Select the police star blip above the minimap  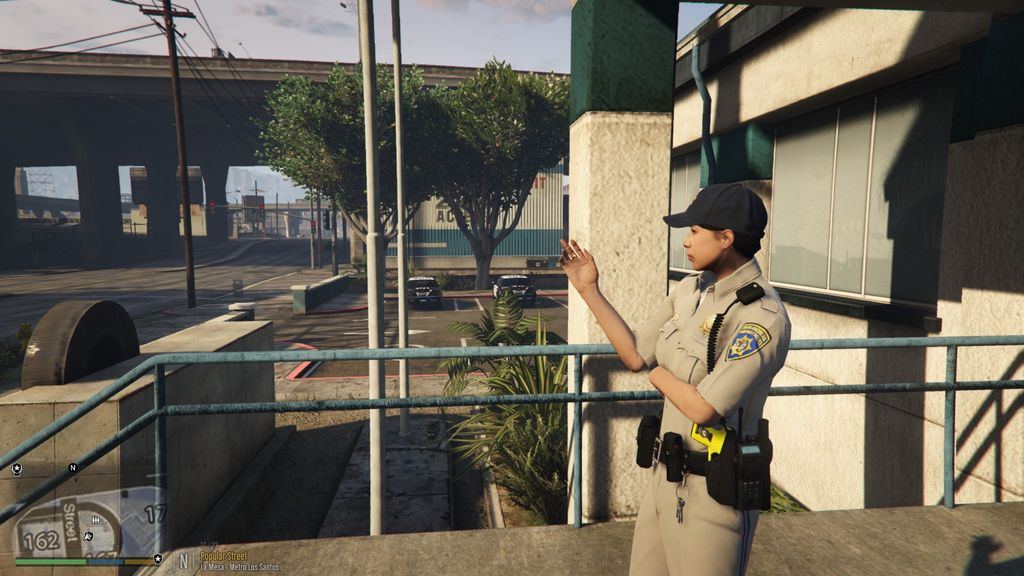point(16,468)
